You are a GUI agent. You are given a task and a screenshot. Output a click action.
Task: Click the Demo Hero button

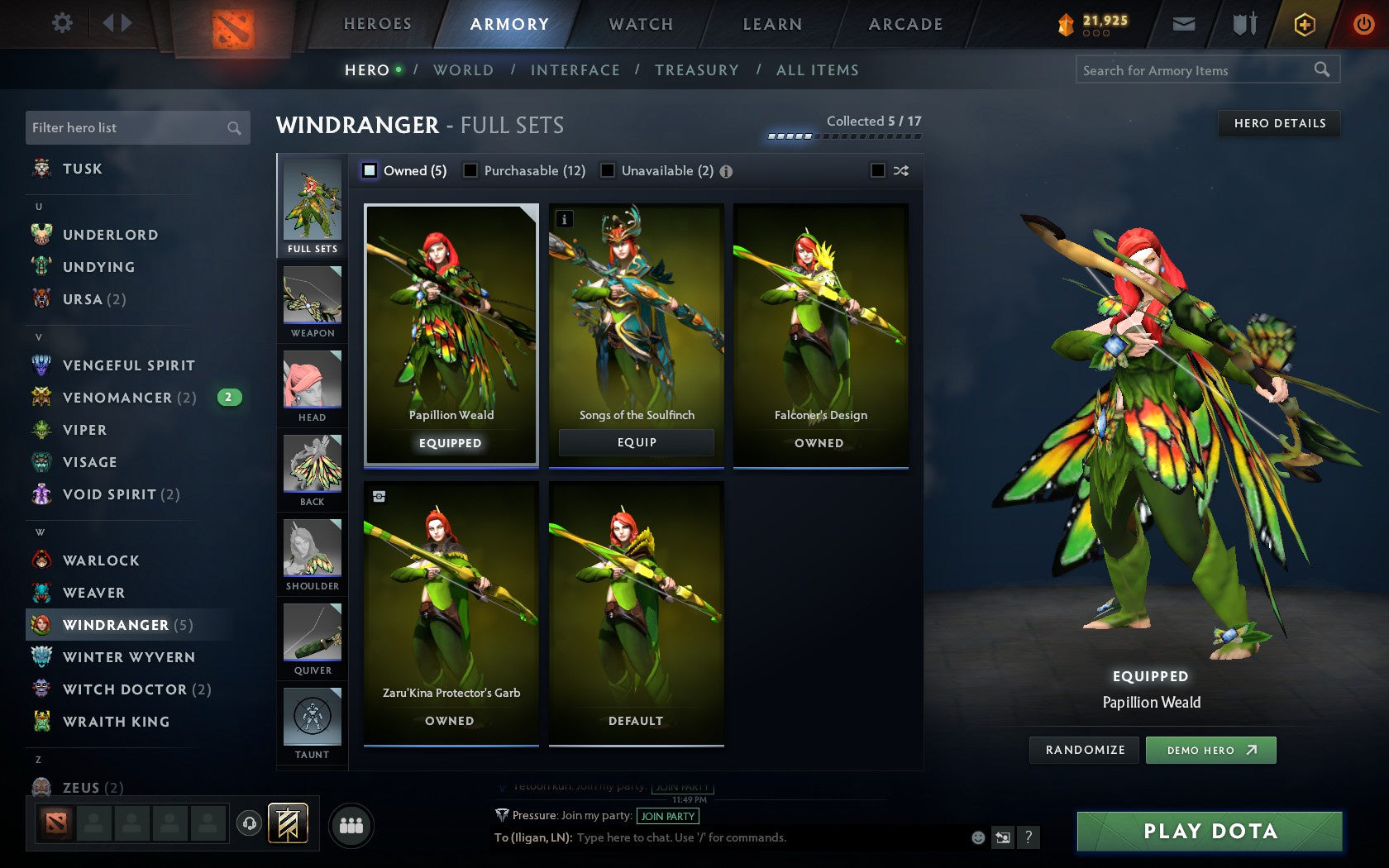click(1210, 750)
